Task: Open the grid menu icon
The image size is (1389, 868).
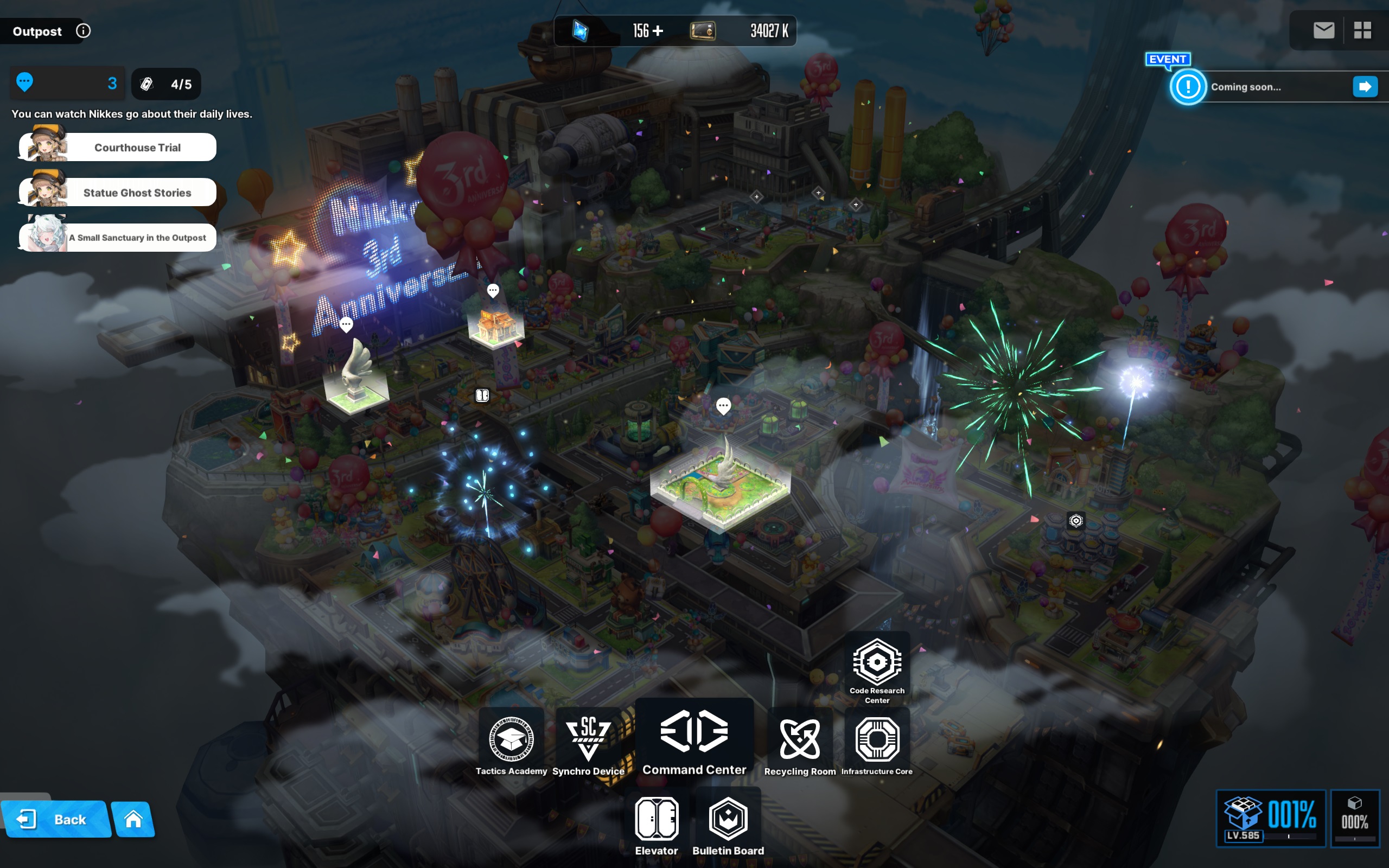Action: point(1362,30)
